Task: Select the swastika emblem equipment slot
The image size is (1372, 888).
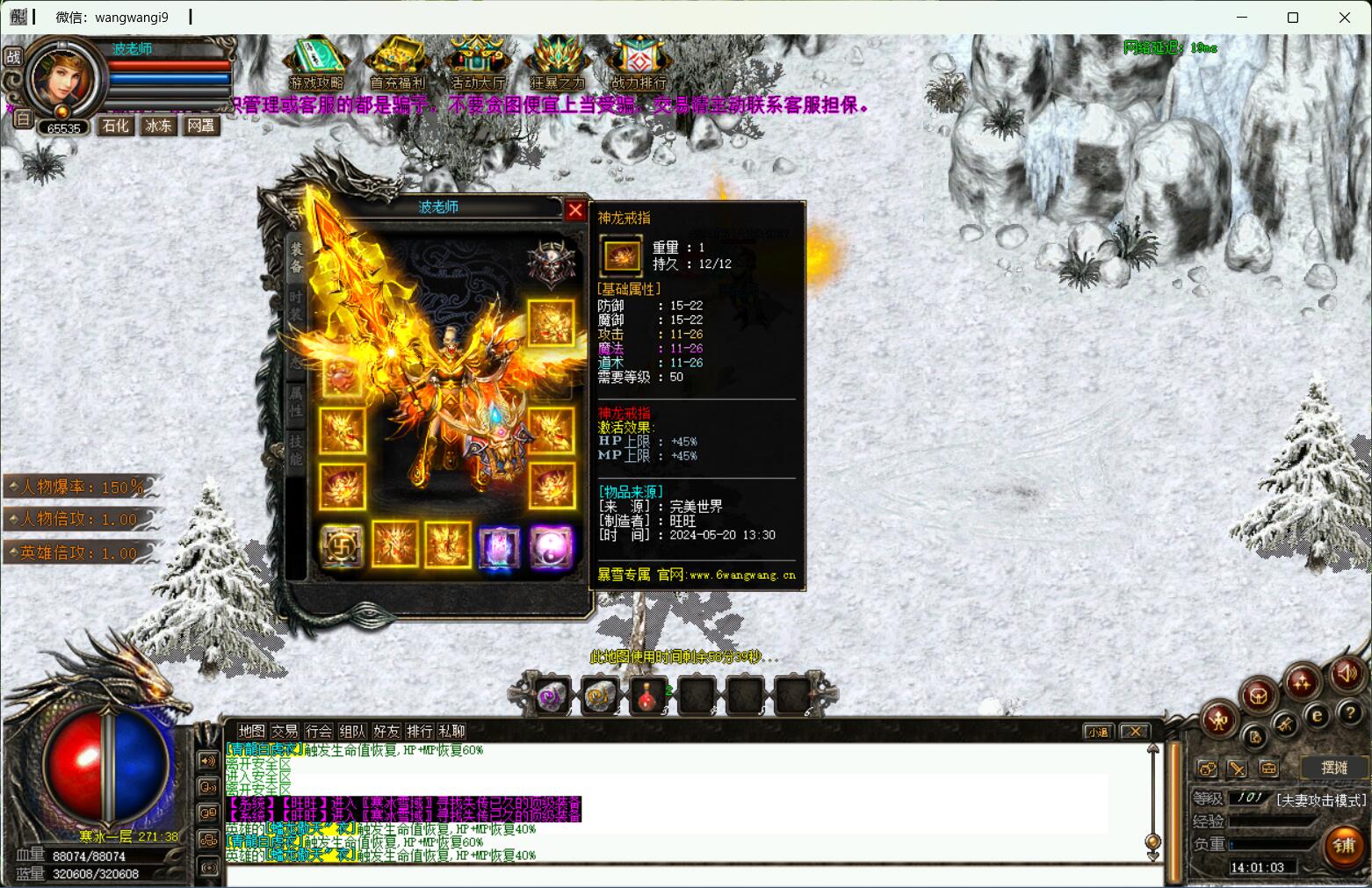Action: [x=341, y=546]
